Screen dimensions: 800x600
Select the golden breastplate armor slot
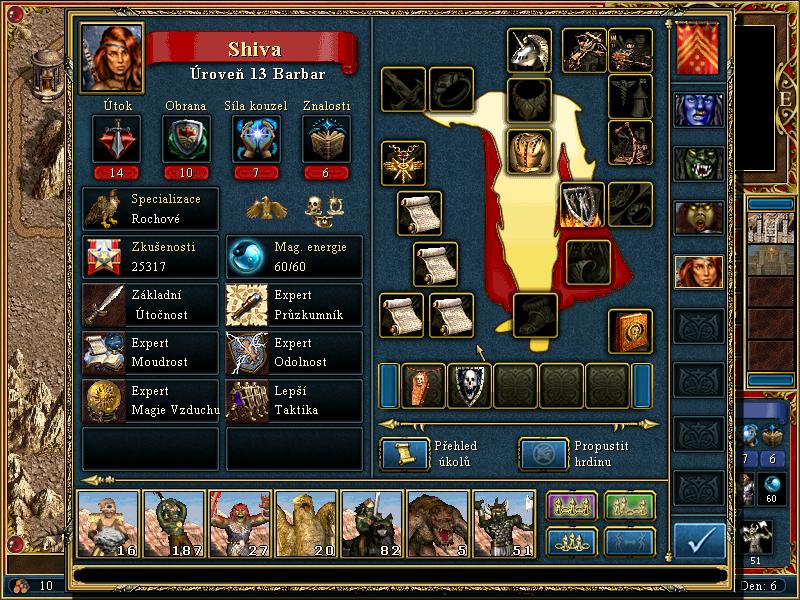[530, 151]
